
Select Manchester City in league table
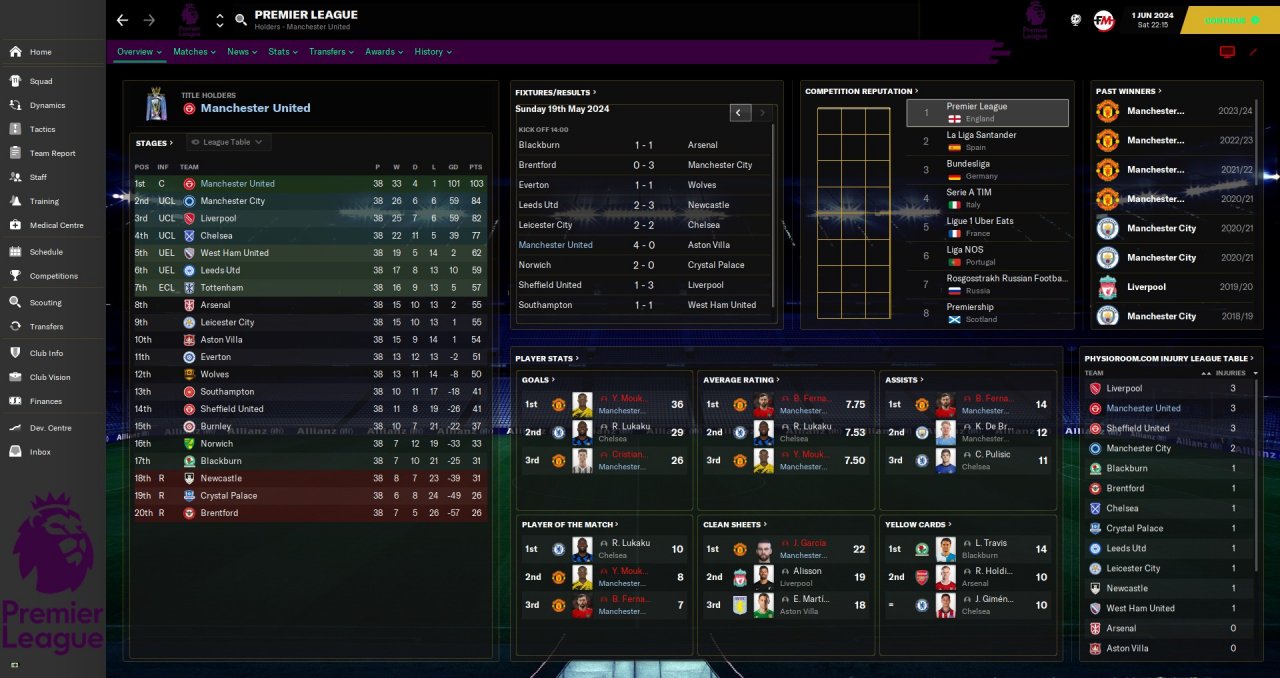coord(232,201)
